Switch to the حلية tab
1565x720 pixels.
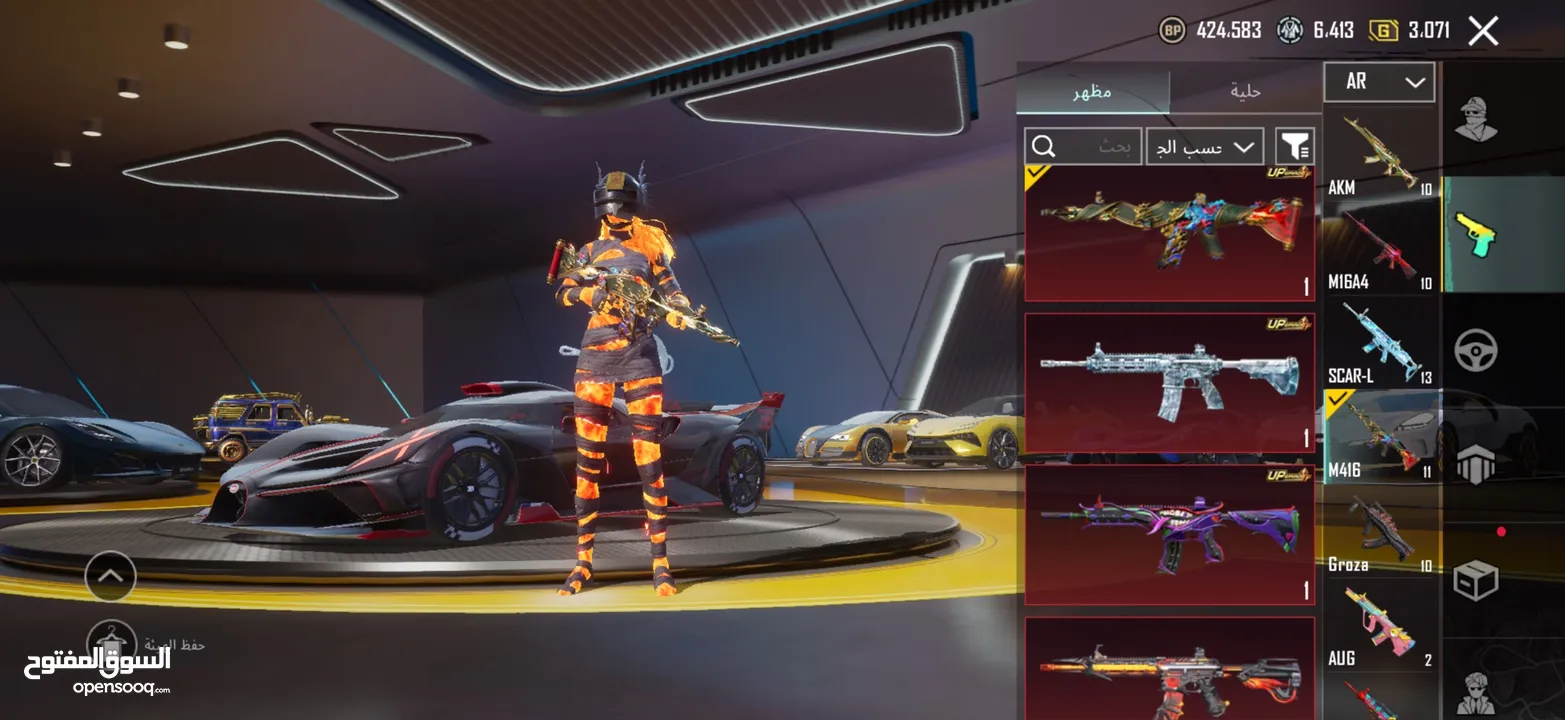[1245, 92]
